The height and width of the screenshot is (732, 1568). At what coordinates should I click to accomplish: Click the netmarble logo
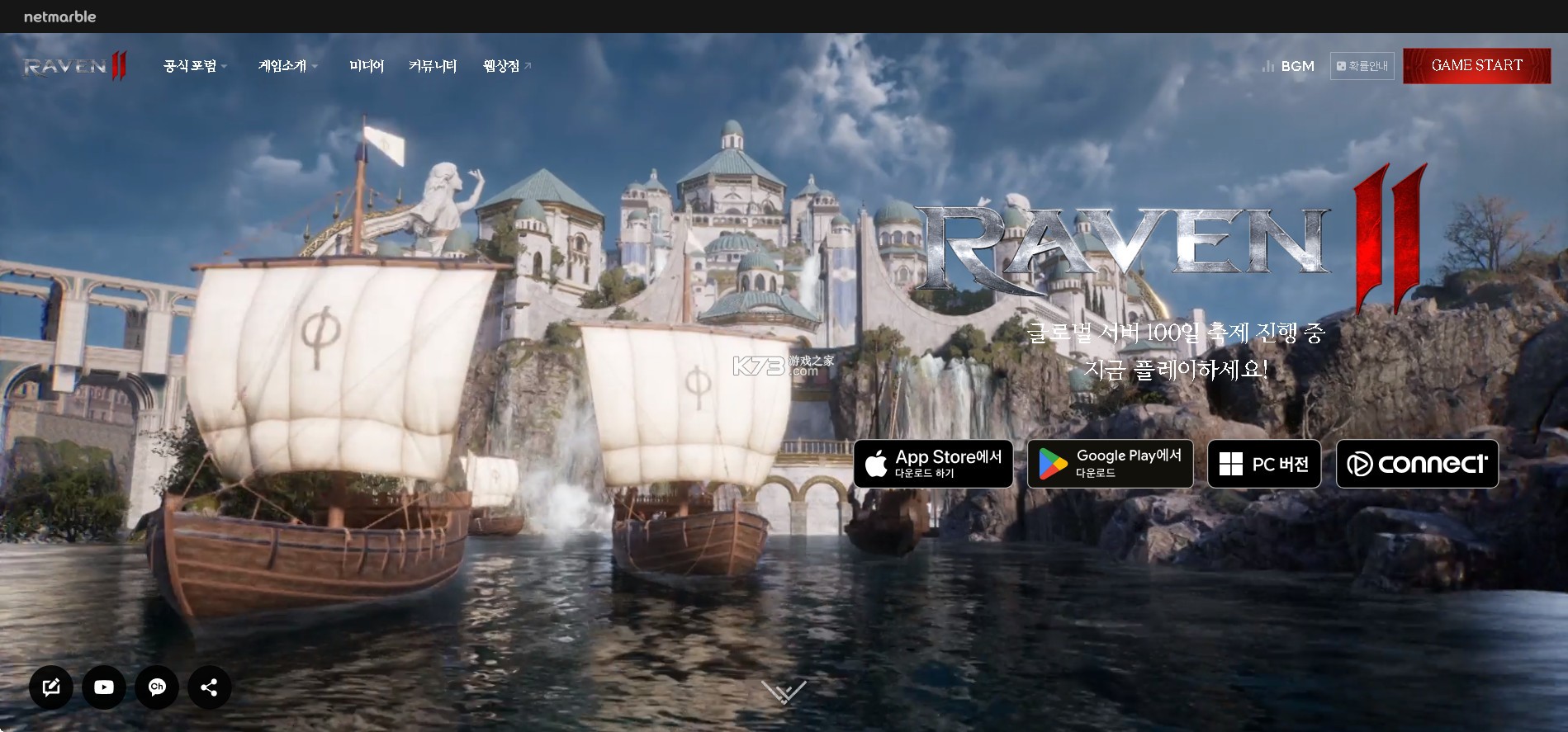[60, 16]
